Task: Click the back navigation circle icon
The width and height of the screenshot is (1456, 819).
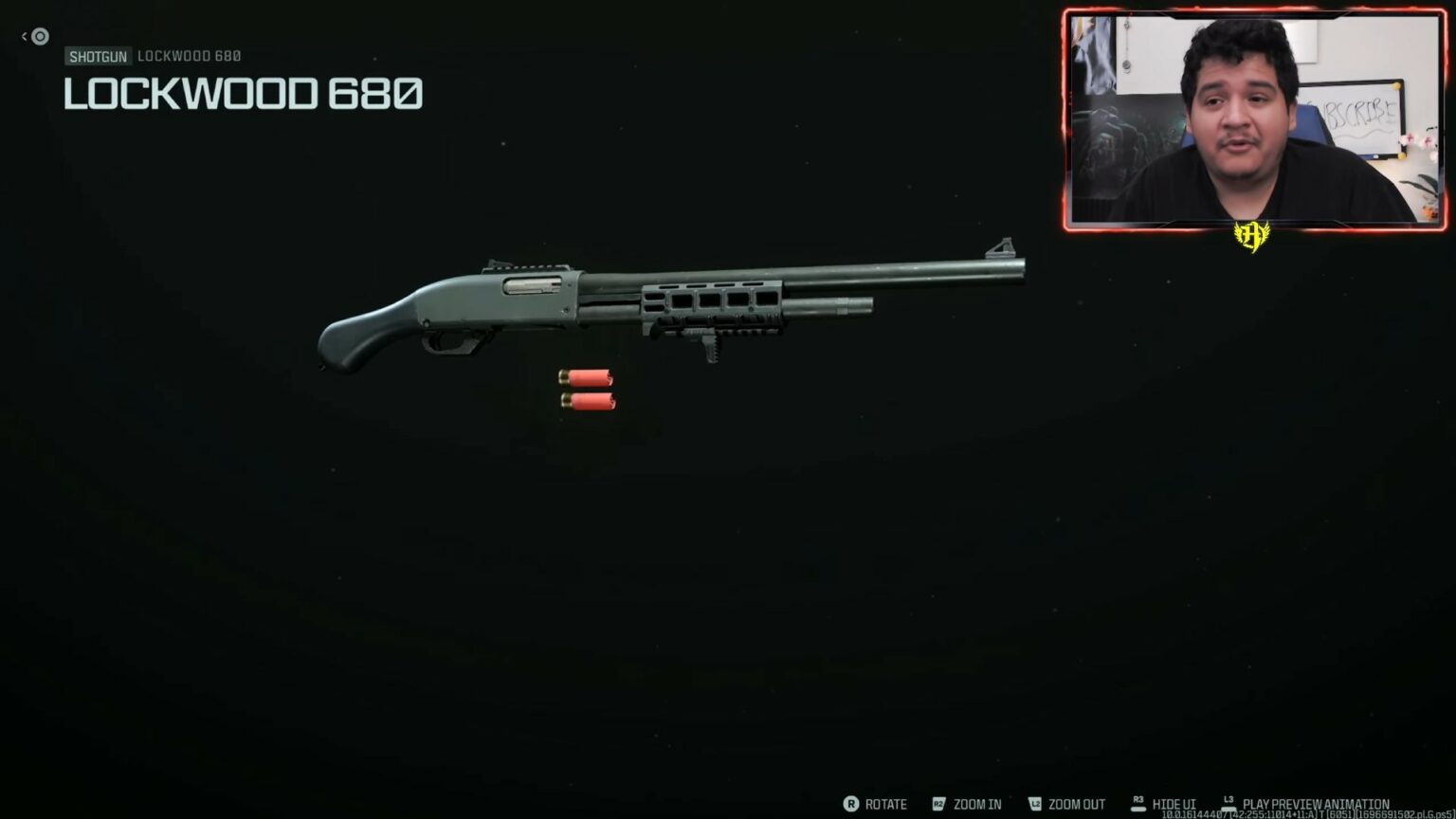Action: click(x=39, y=36)
